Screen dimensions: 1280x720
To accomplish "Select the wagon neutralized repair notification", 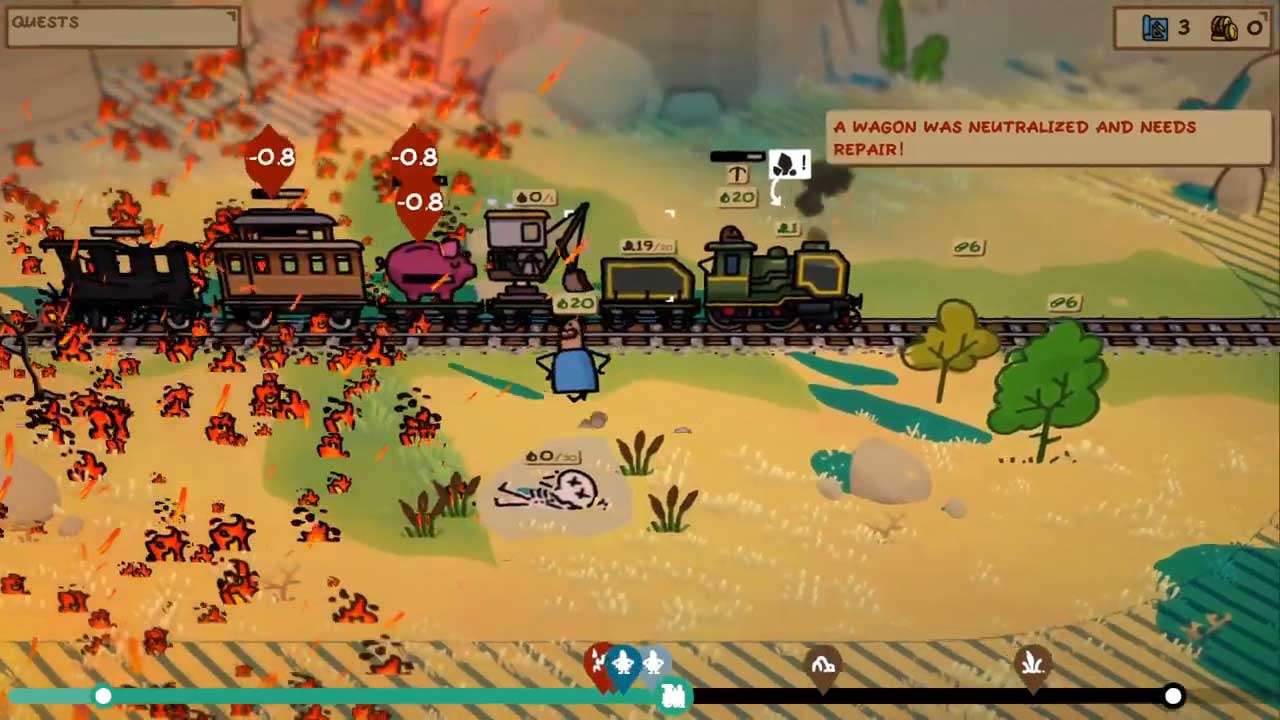I will [1049, 138].
